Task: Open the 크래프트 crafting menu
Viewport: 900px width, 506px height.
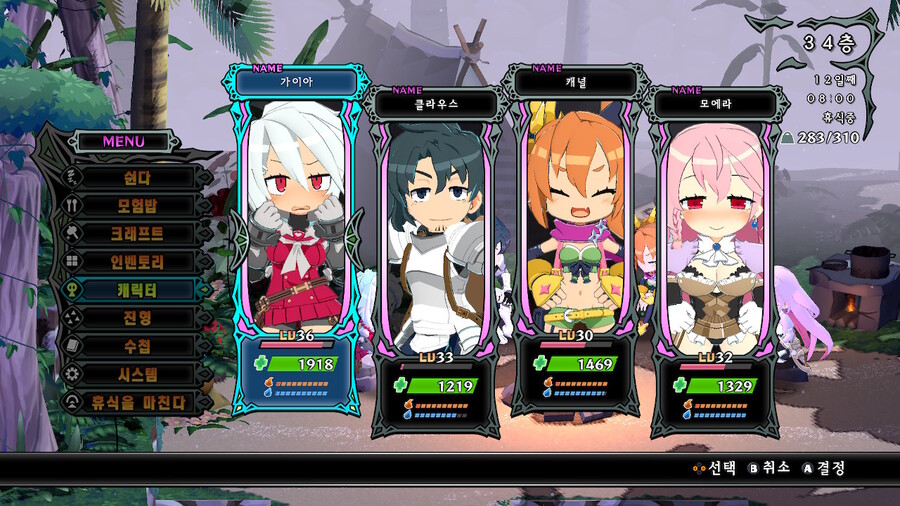Action: point(136,233)
